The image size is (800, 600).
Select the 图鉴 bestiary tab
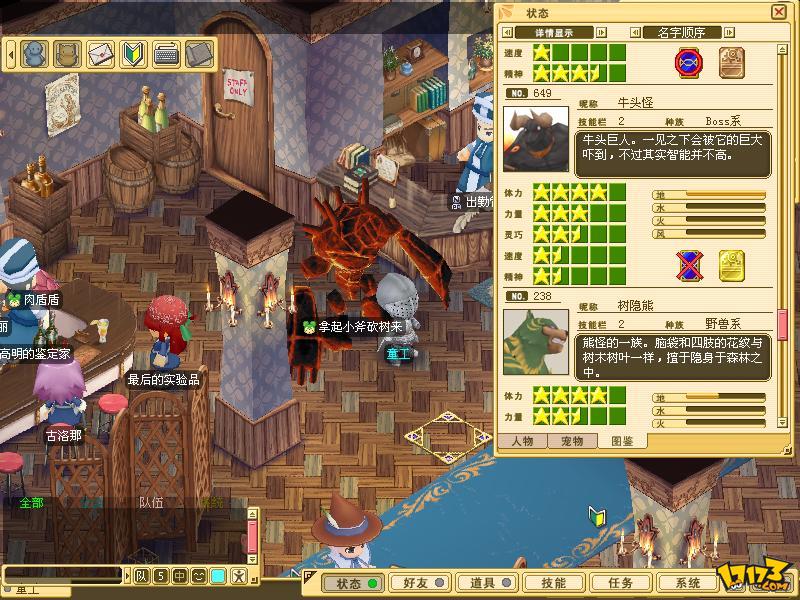tap(621, 440)
